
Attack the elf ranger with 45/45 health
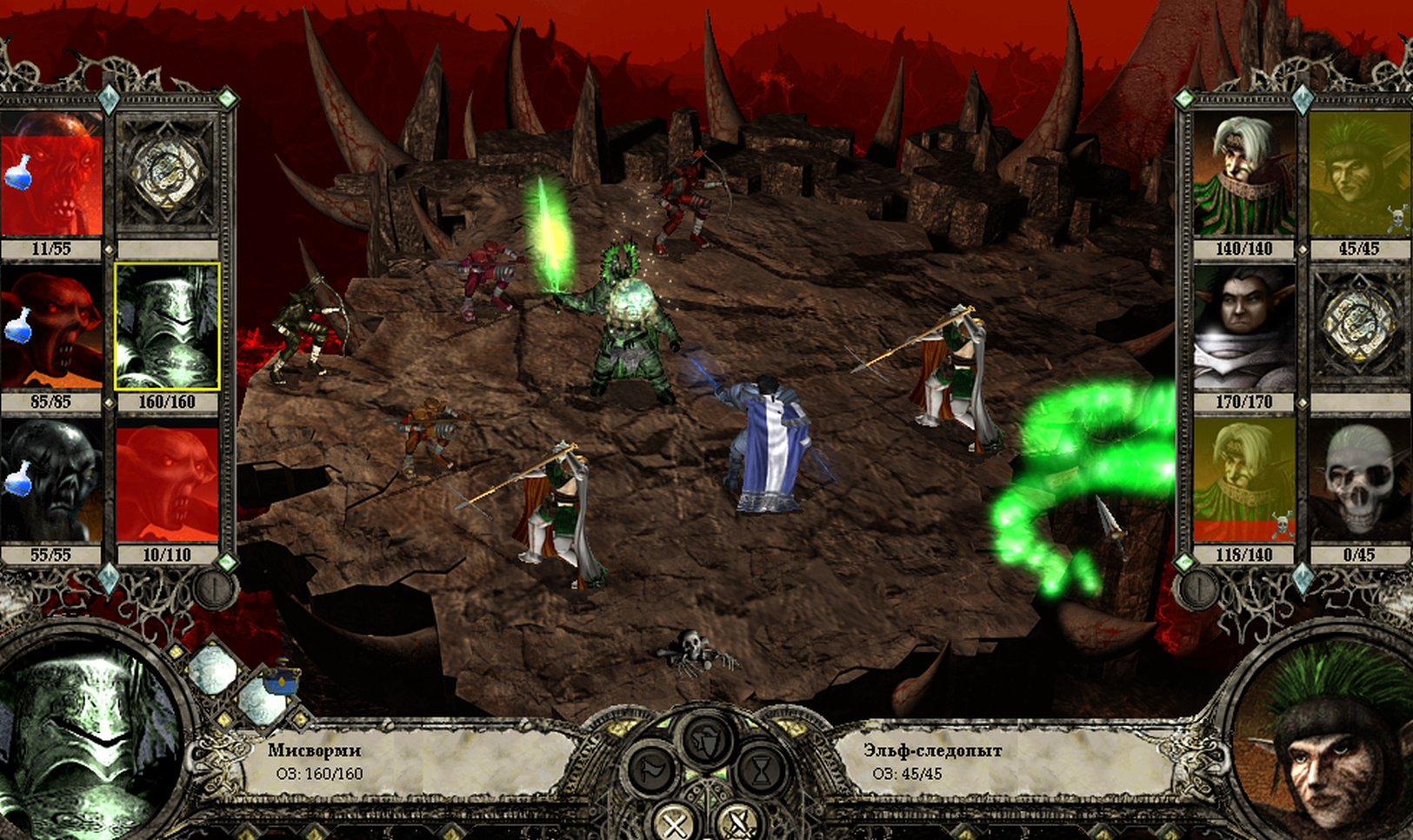(x=1359, y=174)
